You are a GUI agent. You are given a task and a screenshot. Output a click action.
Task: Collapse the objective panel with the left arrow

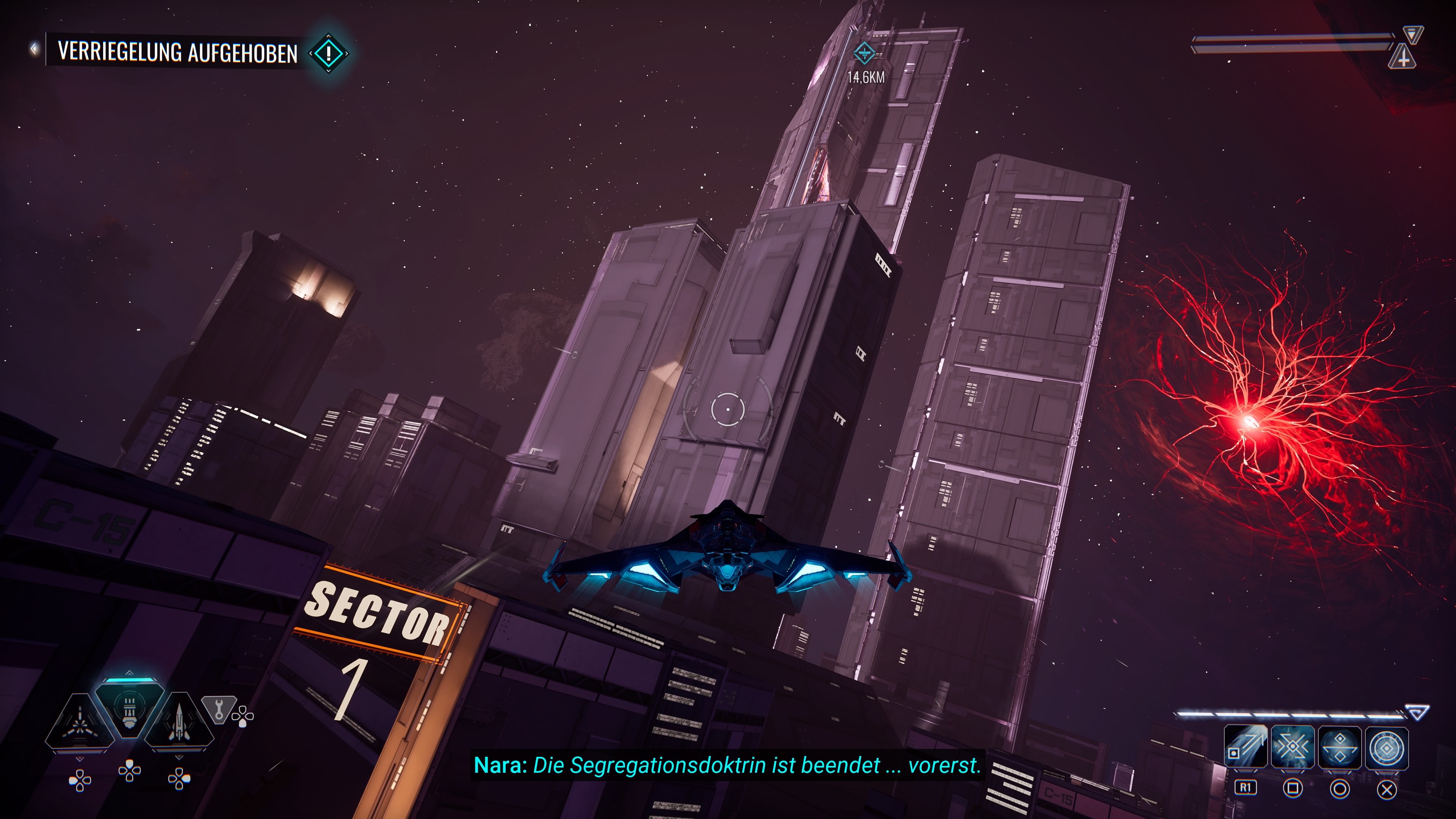coord(35,49)
